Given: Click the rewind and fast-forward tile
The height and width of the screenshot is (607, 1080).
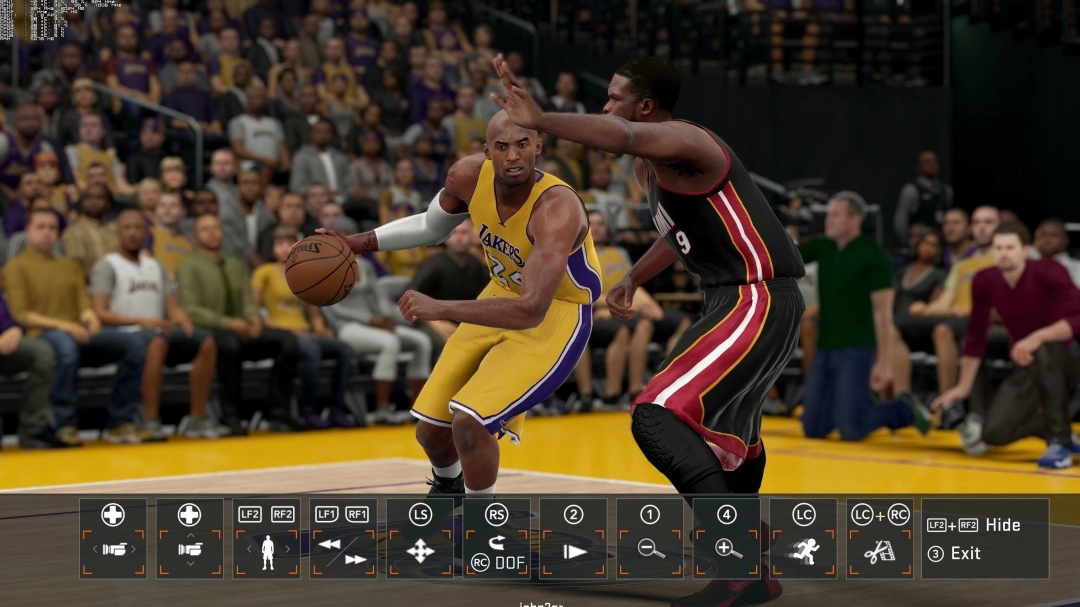Looking at the screenshot, I should tap(343, 539).
